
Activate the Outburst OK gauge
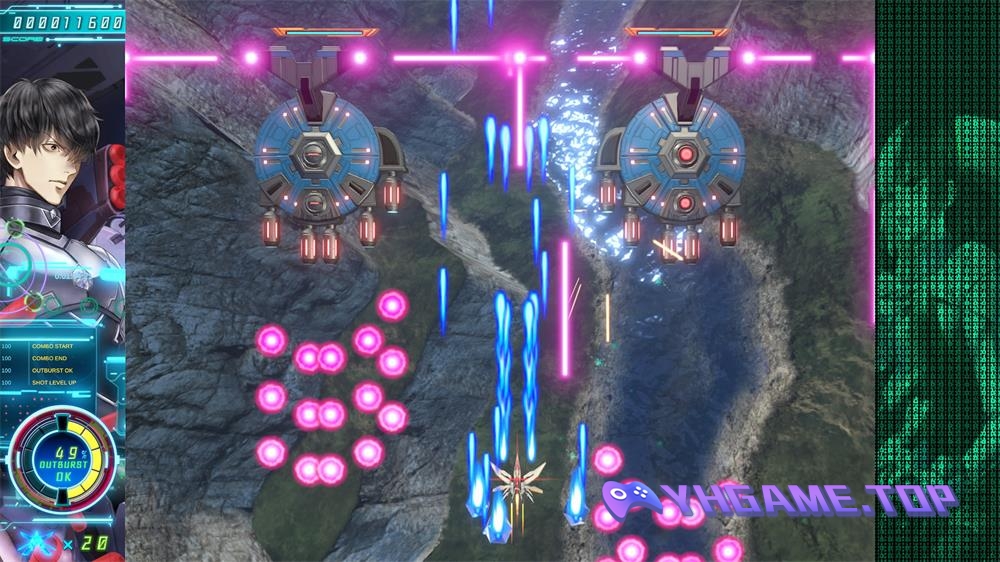[62, 463]
